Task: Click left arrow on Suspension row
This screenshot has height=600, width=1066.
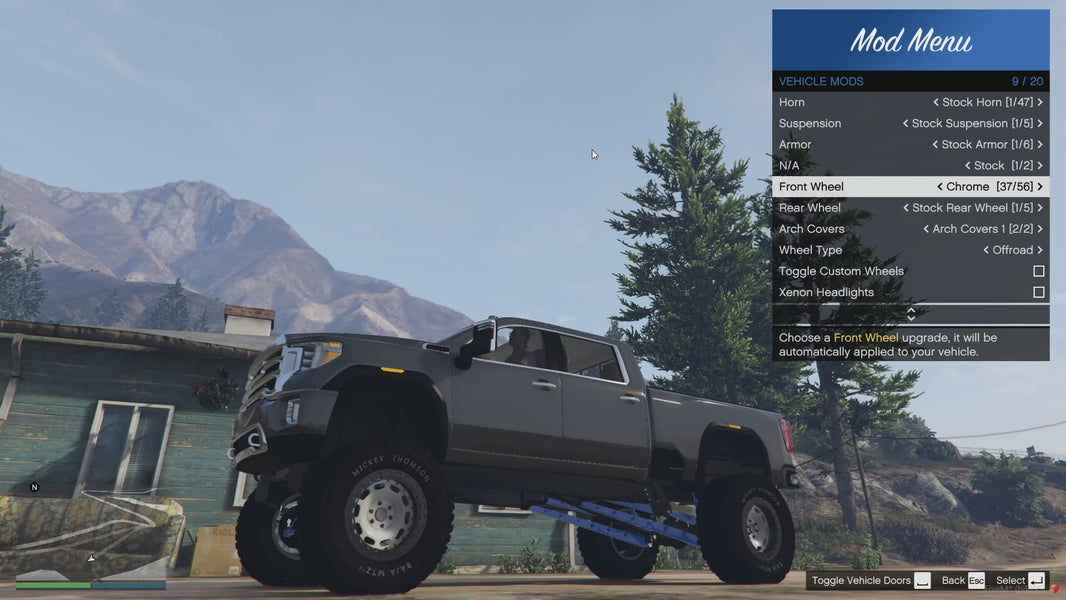Action: tap(906, 123)
